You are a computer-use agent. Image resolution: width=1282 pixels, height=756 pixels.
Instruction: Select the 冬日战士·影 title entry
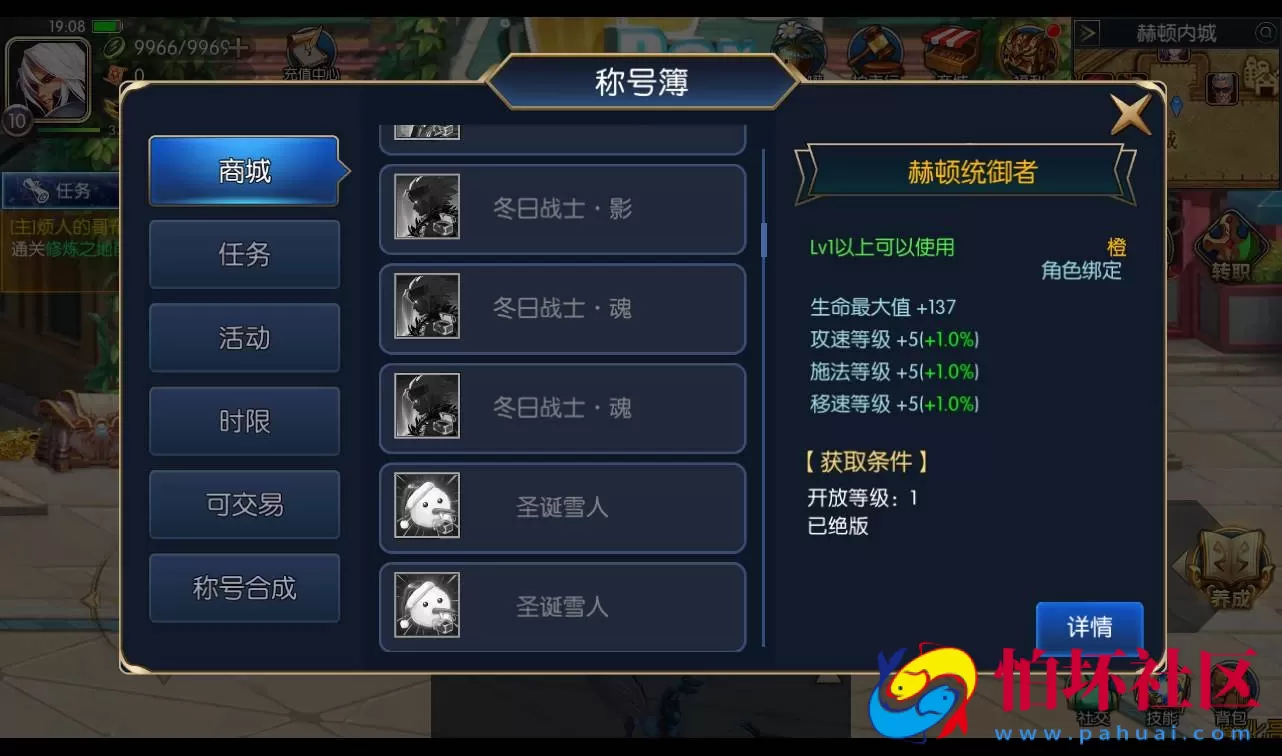pos(562,210)
